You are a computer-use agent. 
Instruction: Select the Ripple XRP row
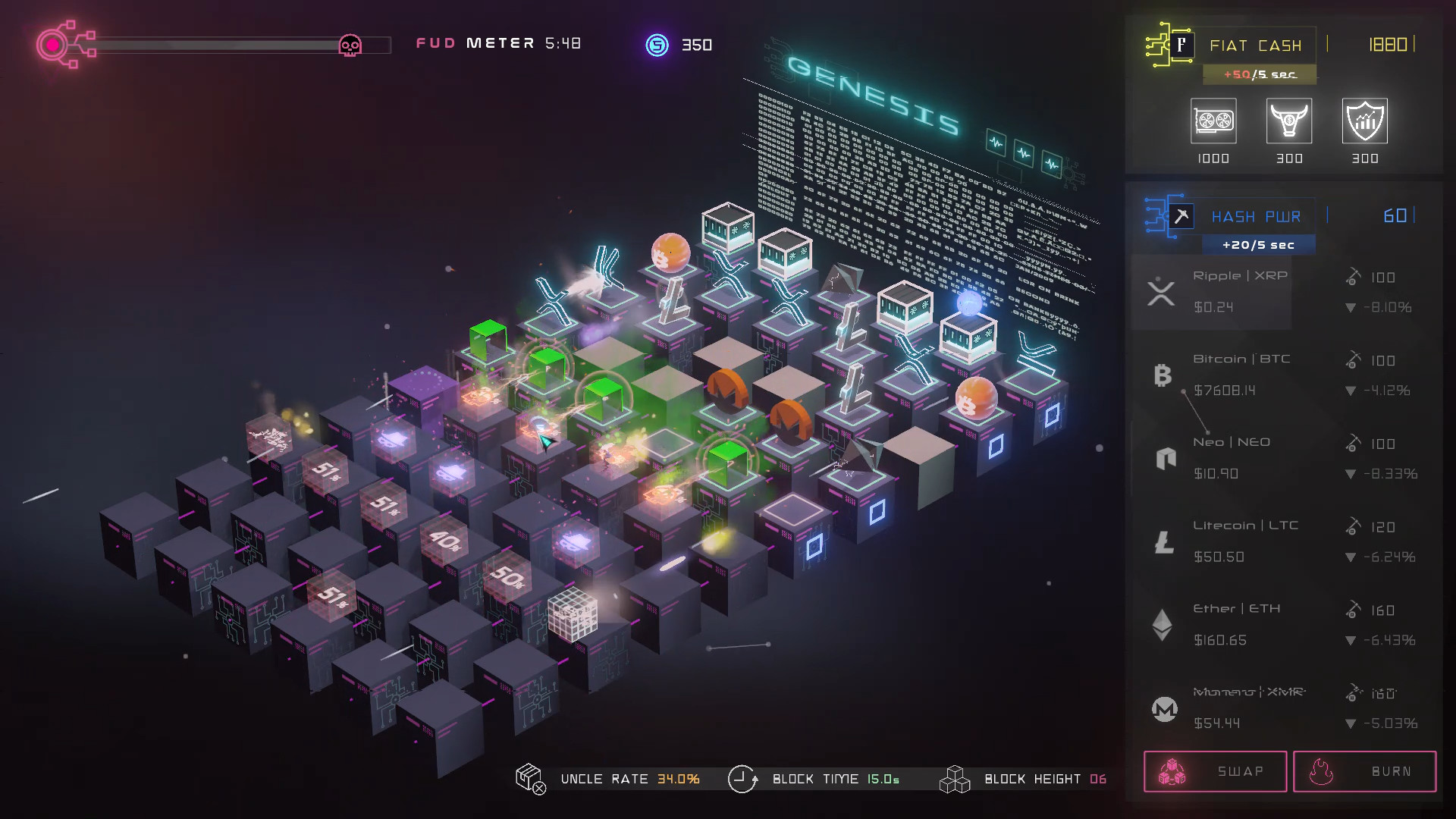[1286, 292]
